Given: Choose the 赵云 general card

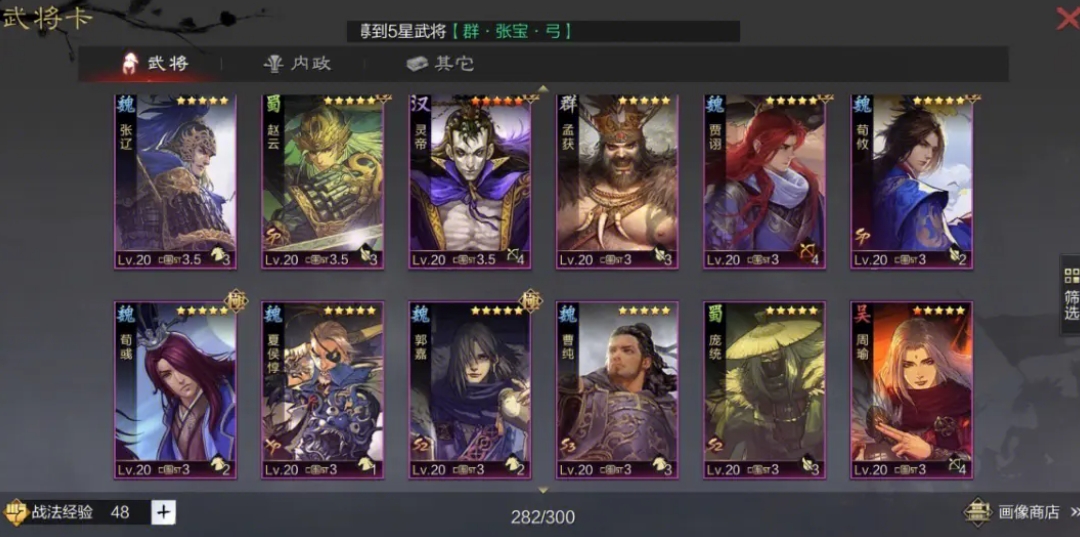Looking at the screenshot, I should [x=323, y=182].
